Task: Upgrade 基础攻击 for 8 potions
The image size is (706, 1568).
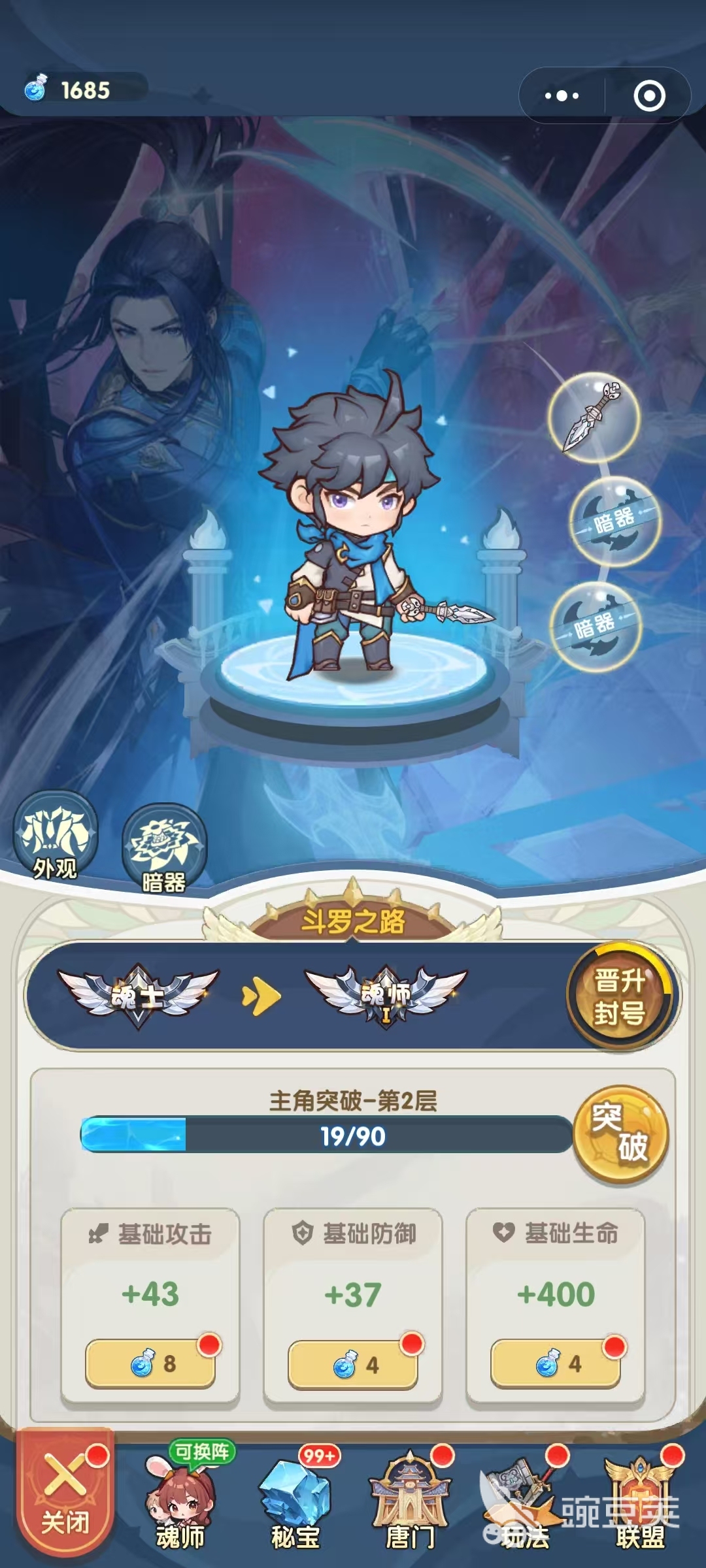Action: click(x=150, y=1364)
